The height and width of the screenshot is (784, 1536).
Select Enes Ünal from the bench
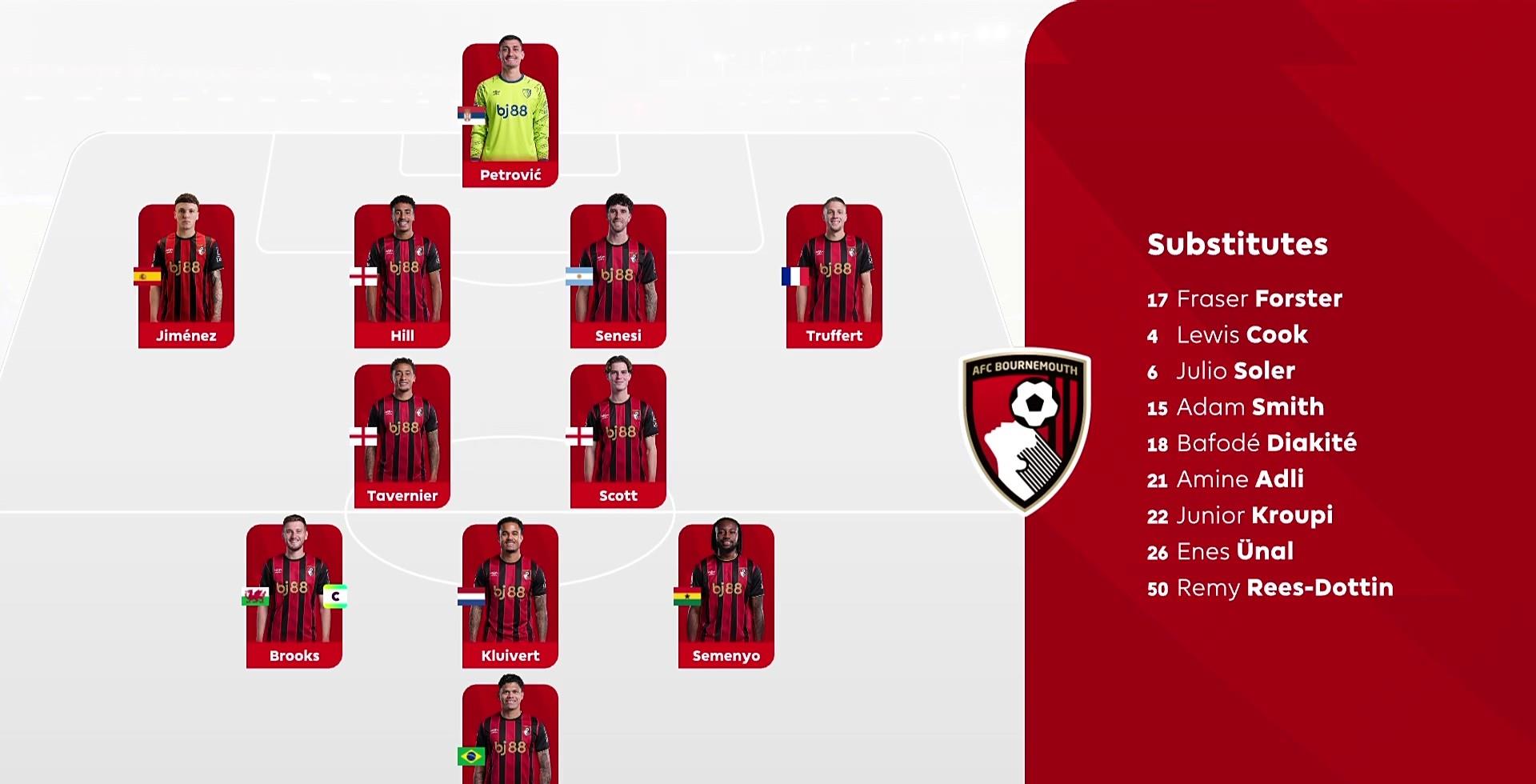pos(1221,551)
